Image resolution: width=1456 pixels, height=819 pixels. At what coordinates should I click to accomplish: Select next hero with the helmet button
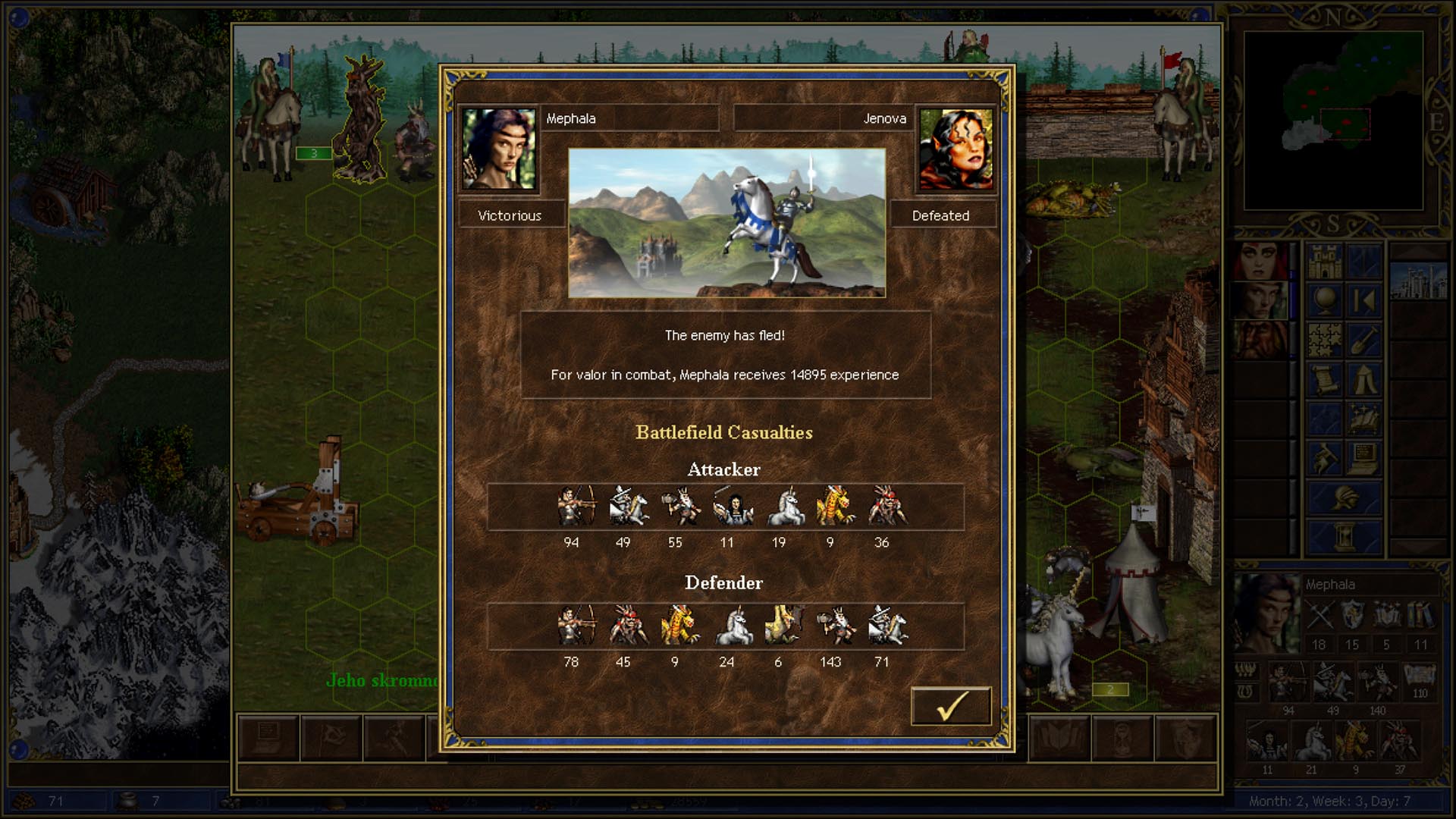[1345, 498]
